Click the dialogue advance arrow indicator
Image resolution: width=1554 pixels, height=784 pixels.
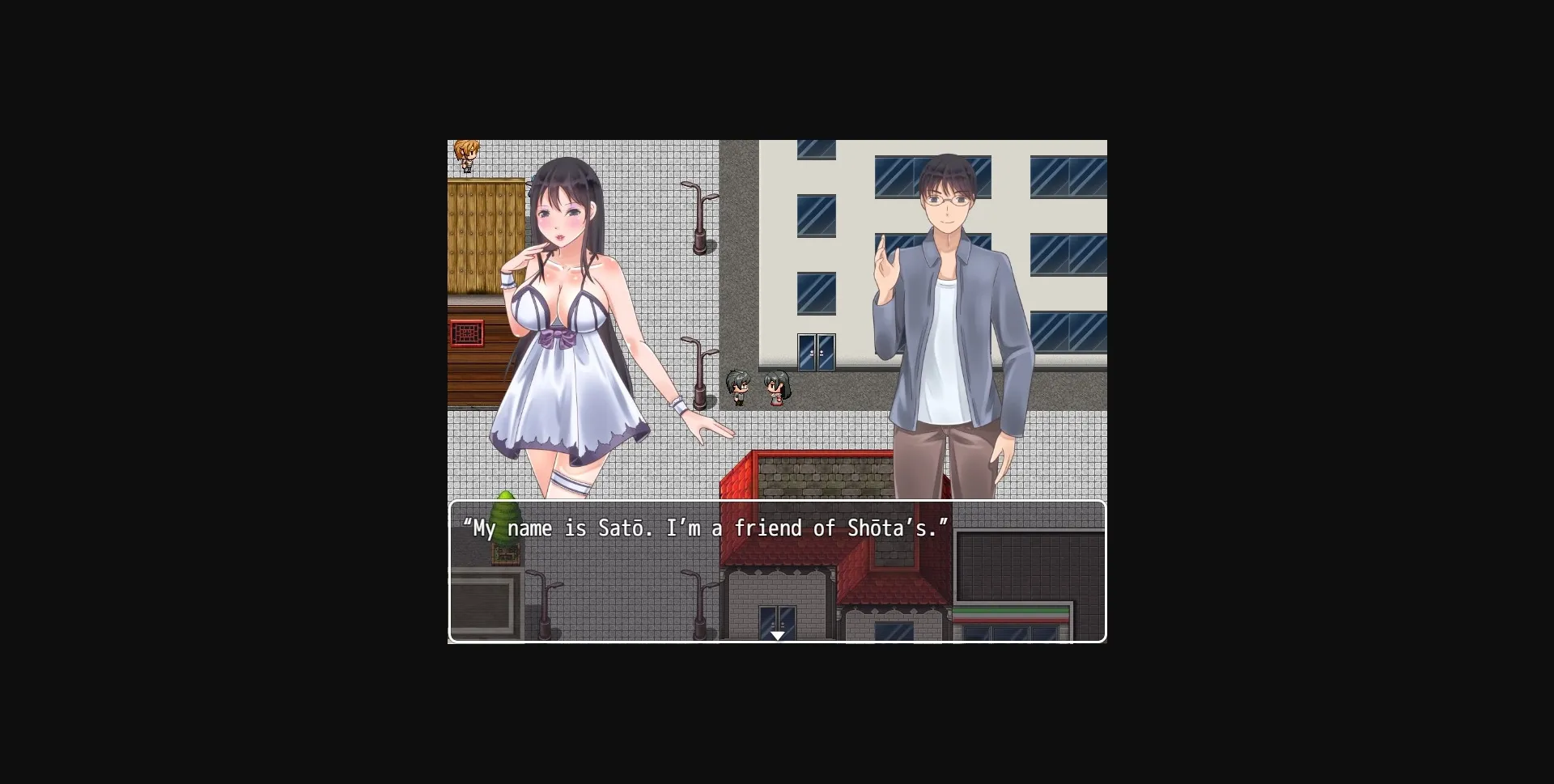click(x=777, y=636)
